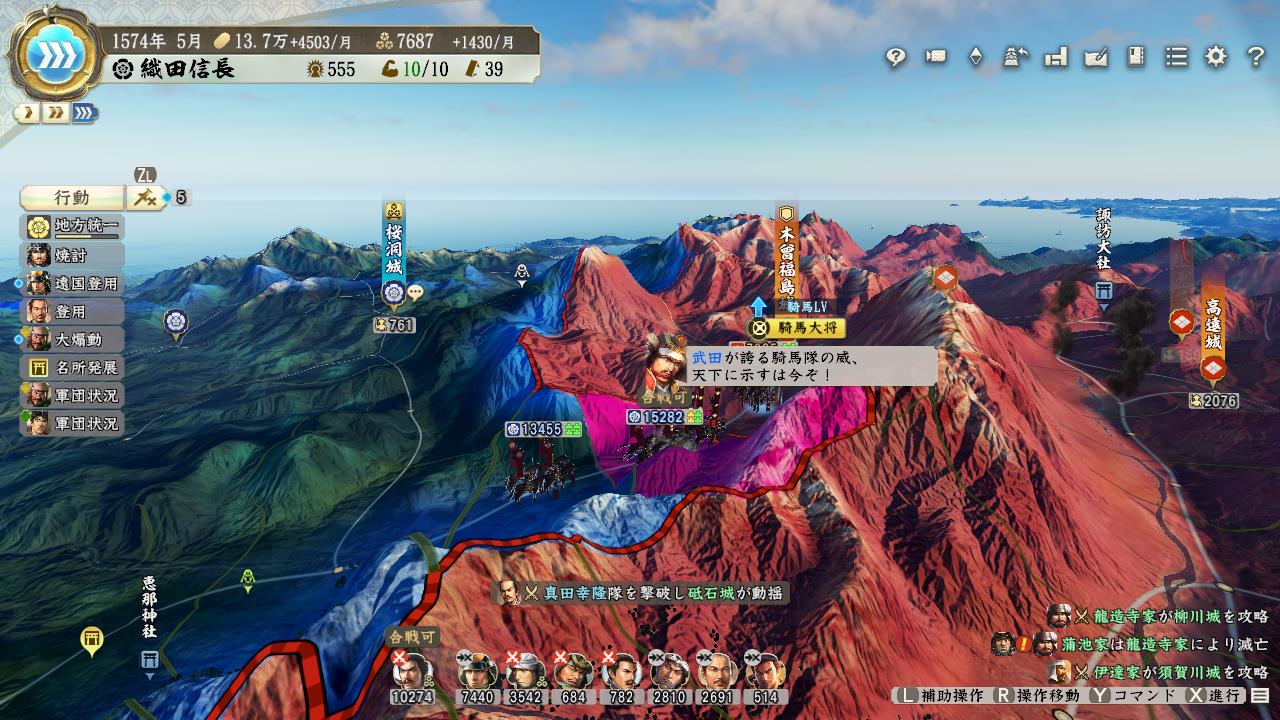The image size is (1280, 720).
Task: Open the 名所発展 notification
Action: click(x=72, y=367)
